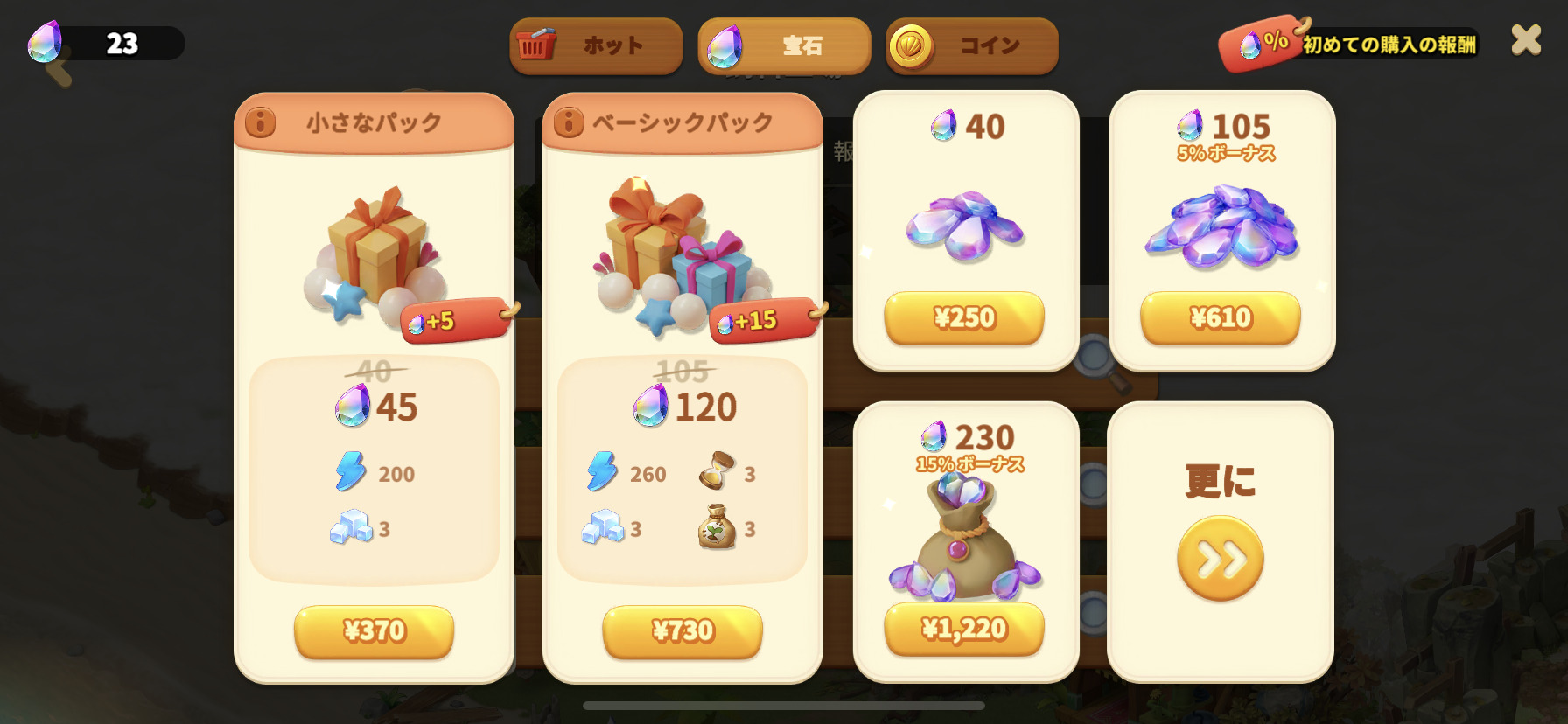Viewport: 1568px width, 724px height.
Task: Buy 40 gems for ¥250
Action: pos(964,317)
